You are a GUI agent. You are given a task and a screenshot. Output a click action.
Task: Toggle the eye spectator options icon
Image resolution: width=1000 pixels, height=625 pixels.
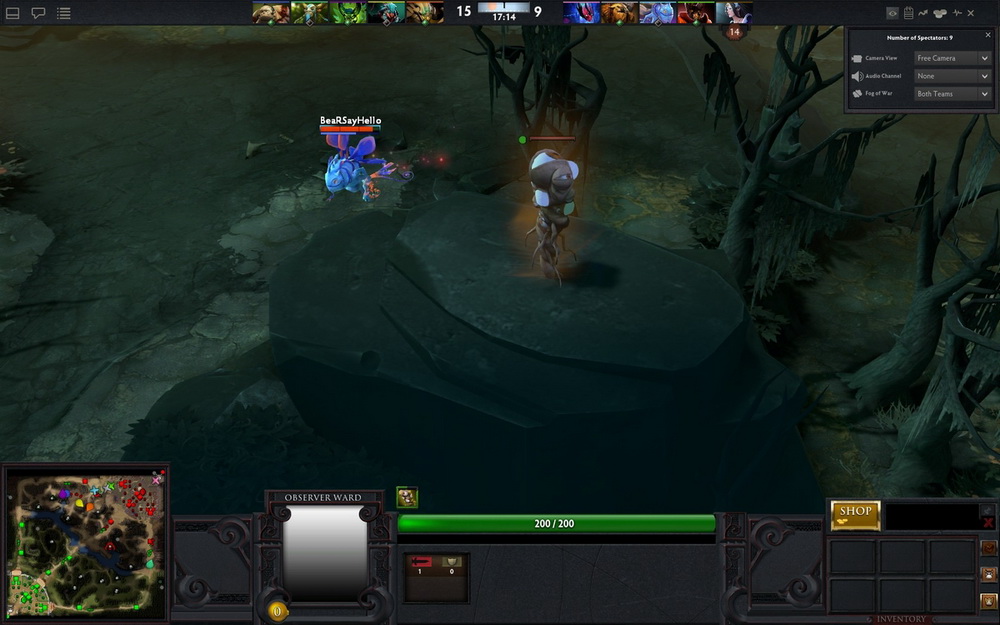[892, 13]
